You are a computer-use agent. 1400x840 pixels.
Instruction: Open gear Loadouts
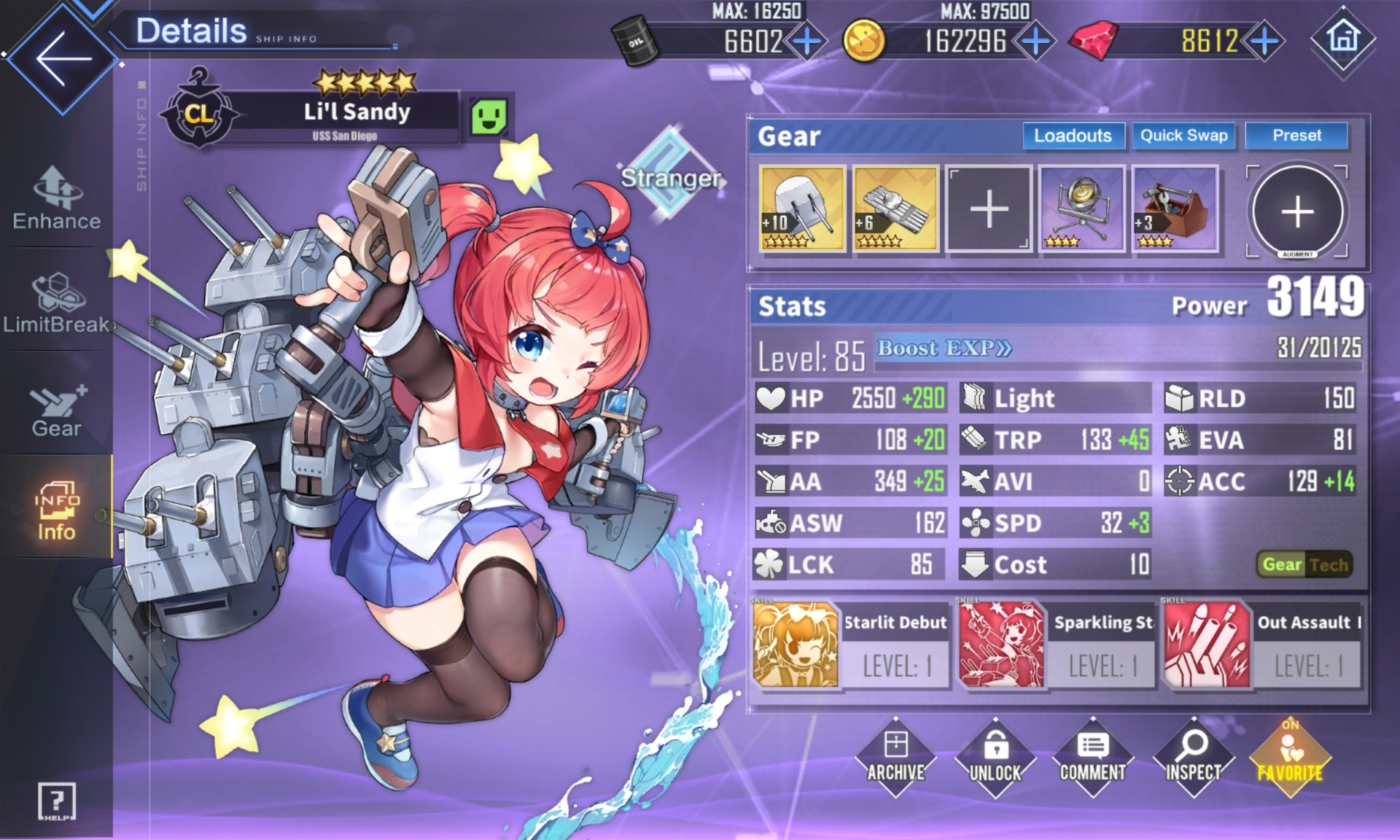pos(1073,136)
